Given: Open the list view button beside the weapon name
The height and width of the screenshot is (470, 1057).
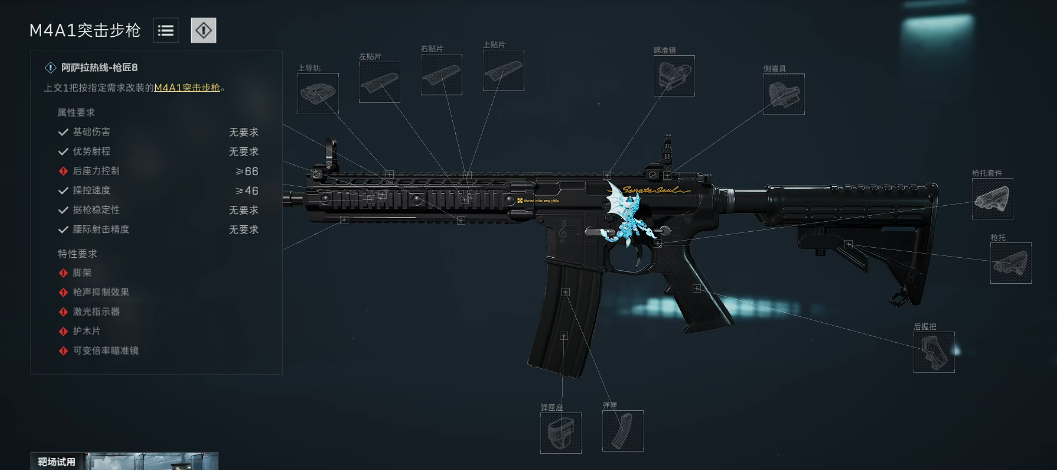Looking at the screenshot, I should pyautogui.click(x=166, y=31).
